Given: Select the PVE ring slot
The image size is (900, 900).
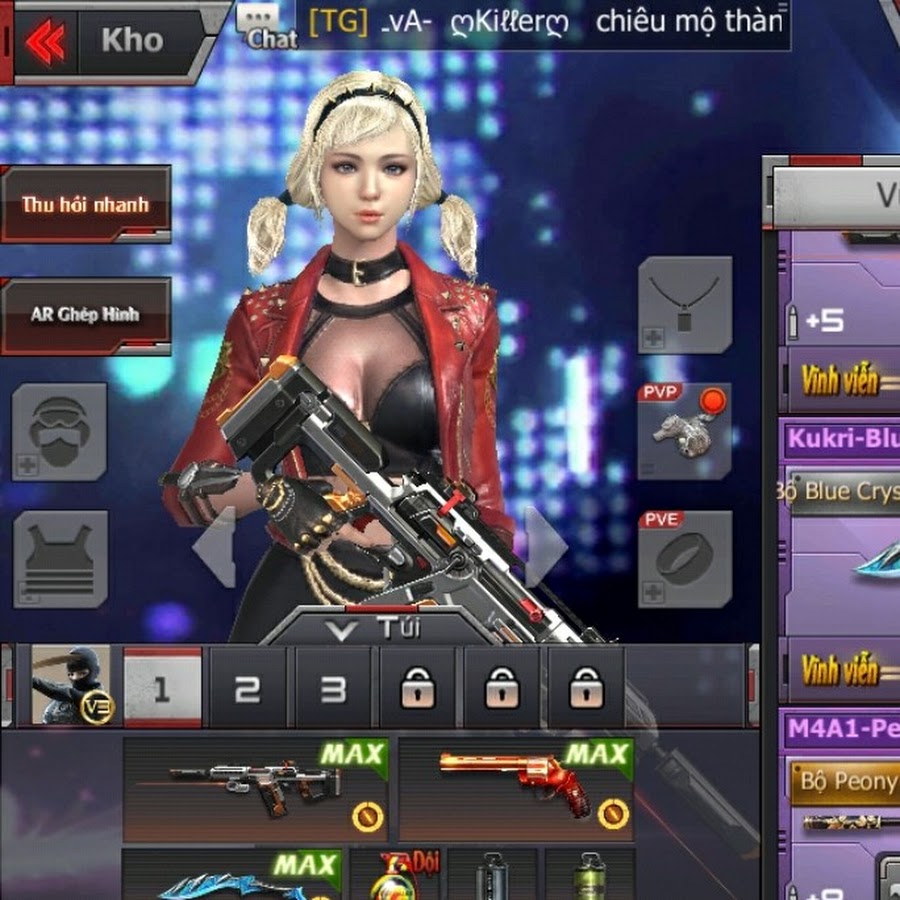Looking at the screenshot, I should (685, 558).
